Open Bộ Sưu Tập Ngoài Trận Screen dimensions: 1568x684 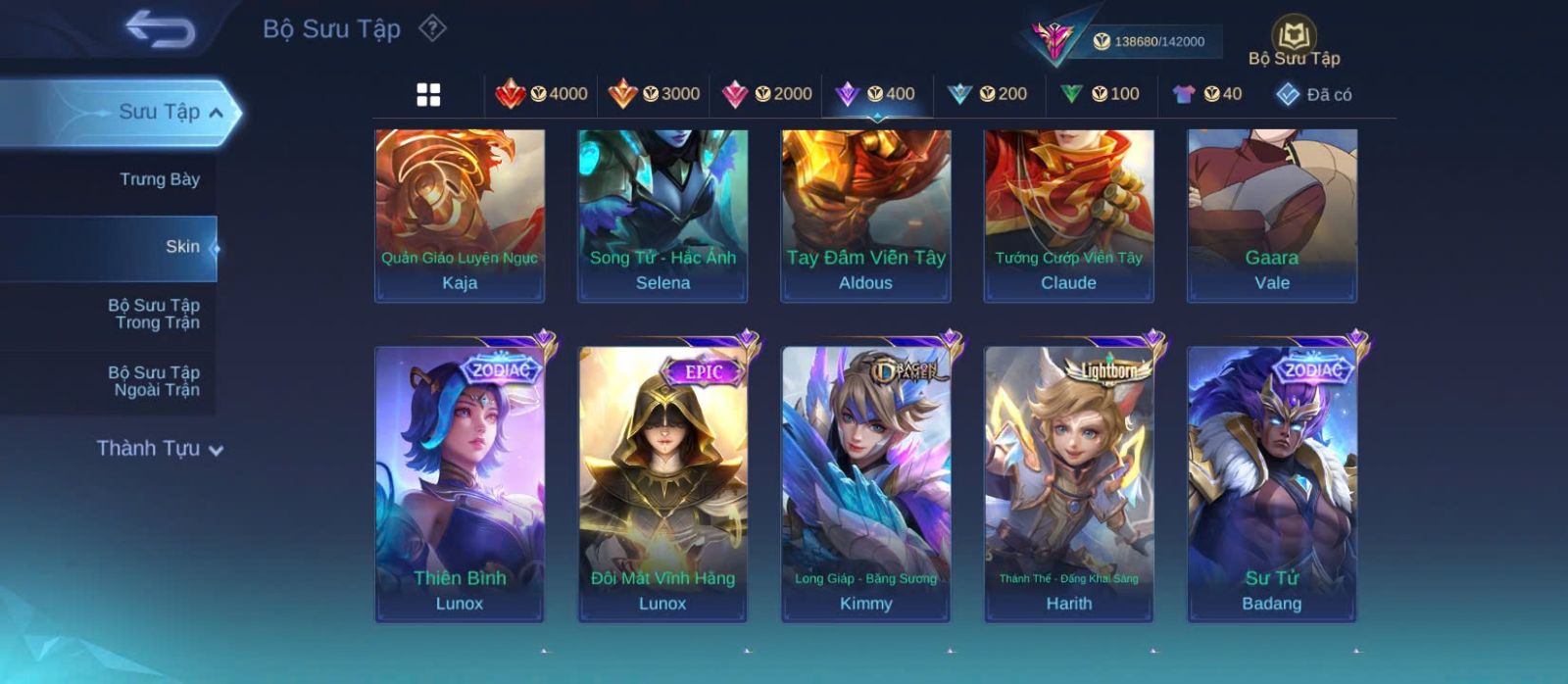[x=154, y=381]
